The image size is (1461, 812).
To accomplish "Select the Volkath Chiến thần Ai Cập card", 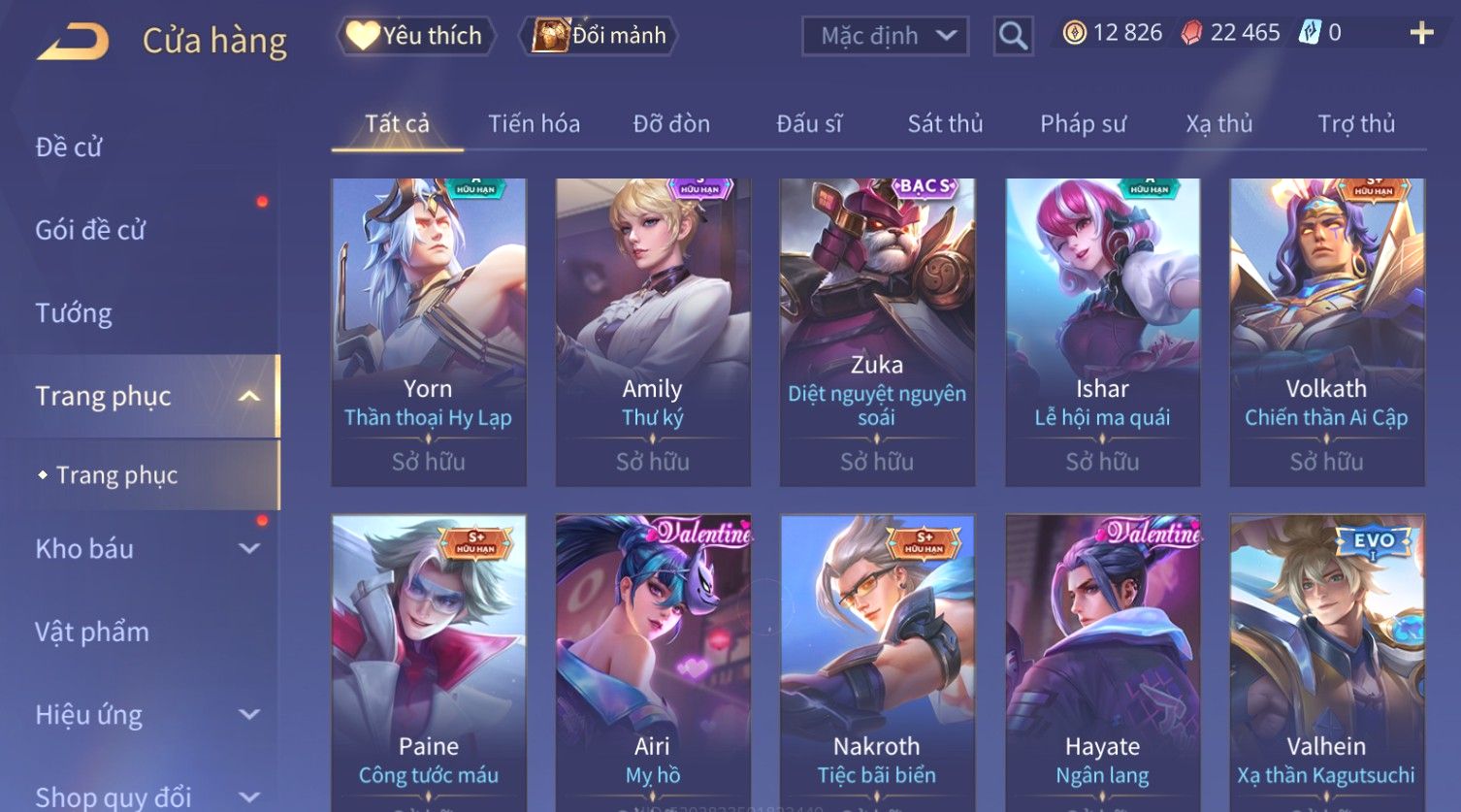I will tap(1326, 330).
